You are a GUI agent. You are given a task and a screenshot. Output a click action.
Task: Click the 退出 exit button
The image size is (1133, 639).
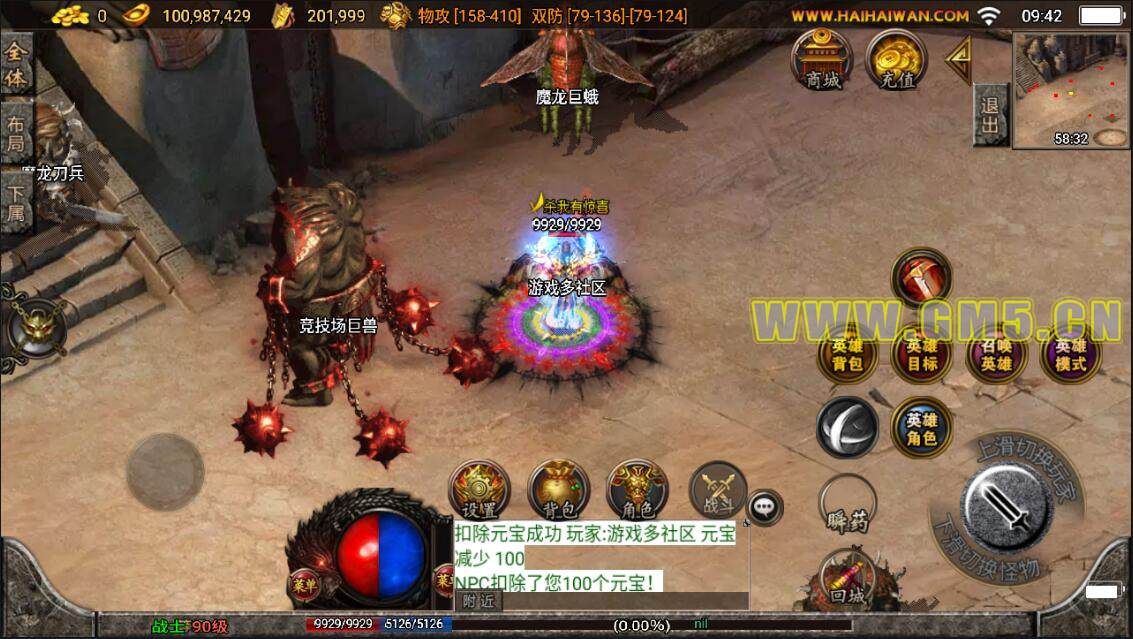pyautogui.click(x=990, y=115)
